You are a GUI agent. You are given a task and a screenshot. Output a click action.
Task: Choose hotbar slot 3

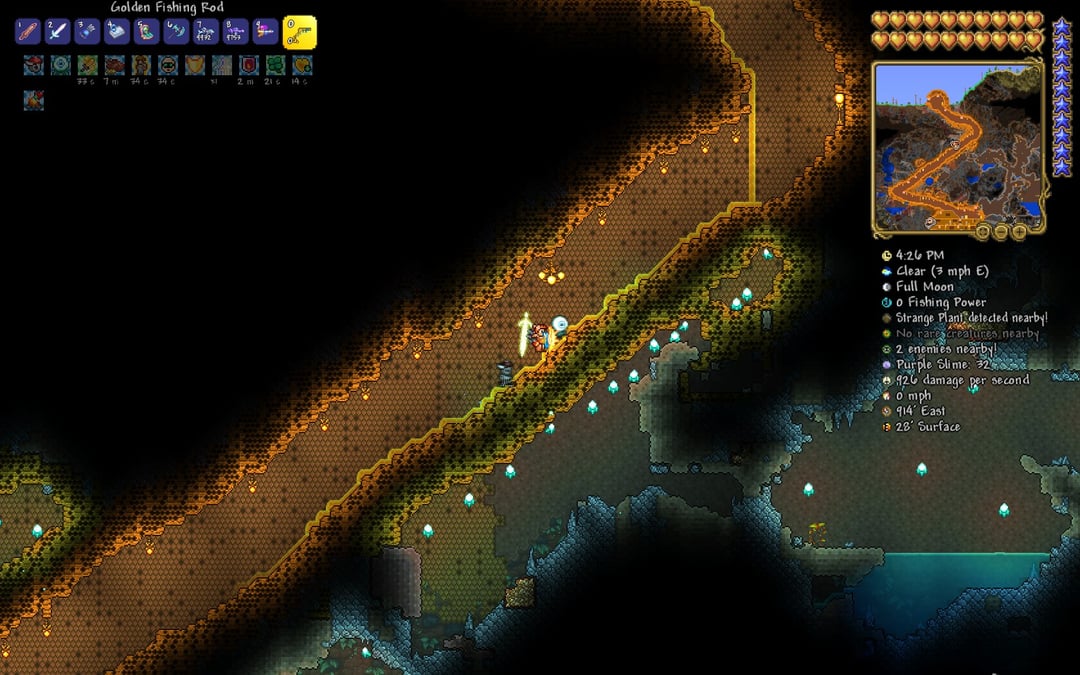(87, 31)
